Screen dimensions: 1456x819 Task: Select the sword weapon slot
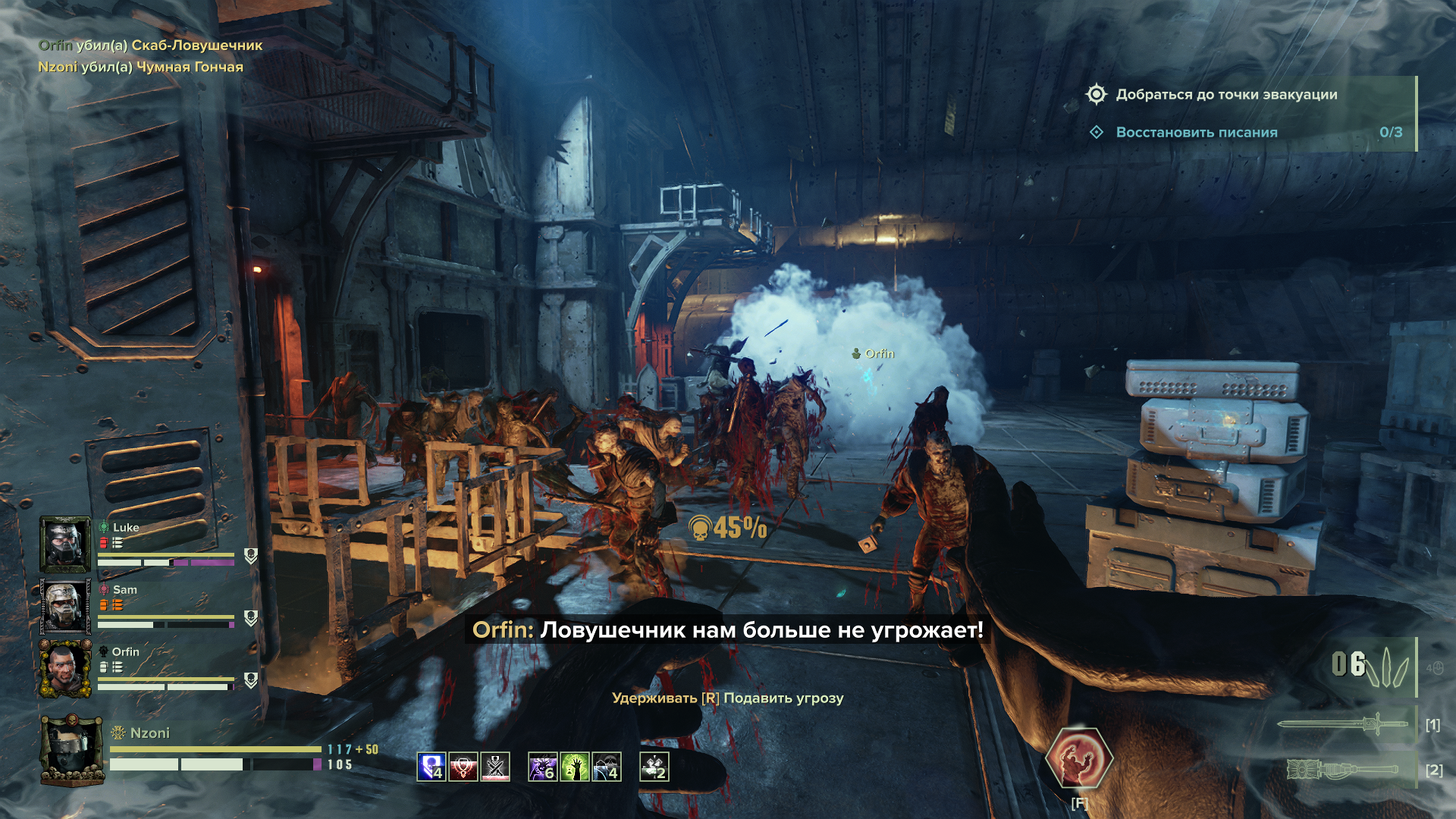point(1342,724)
